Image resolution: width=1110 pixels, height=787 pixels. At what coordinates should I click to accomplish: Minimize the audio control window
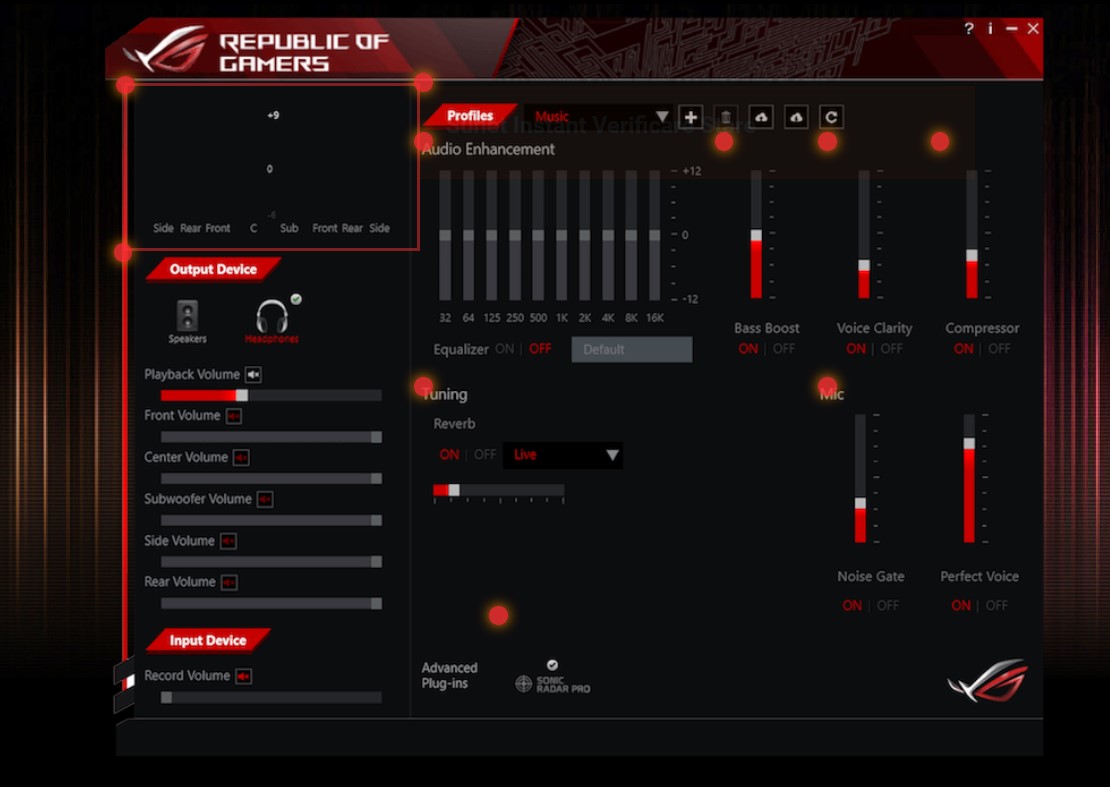1012,29
